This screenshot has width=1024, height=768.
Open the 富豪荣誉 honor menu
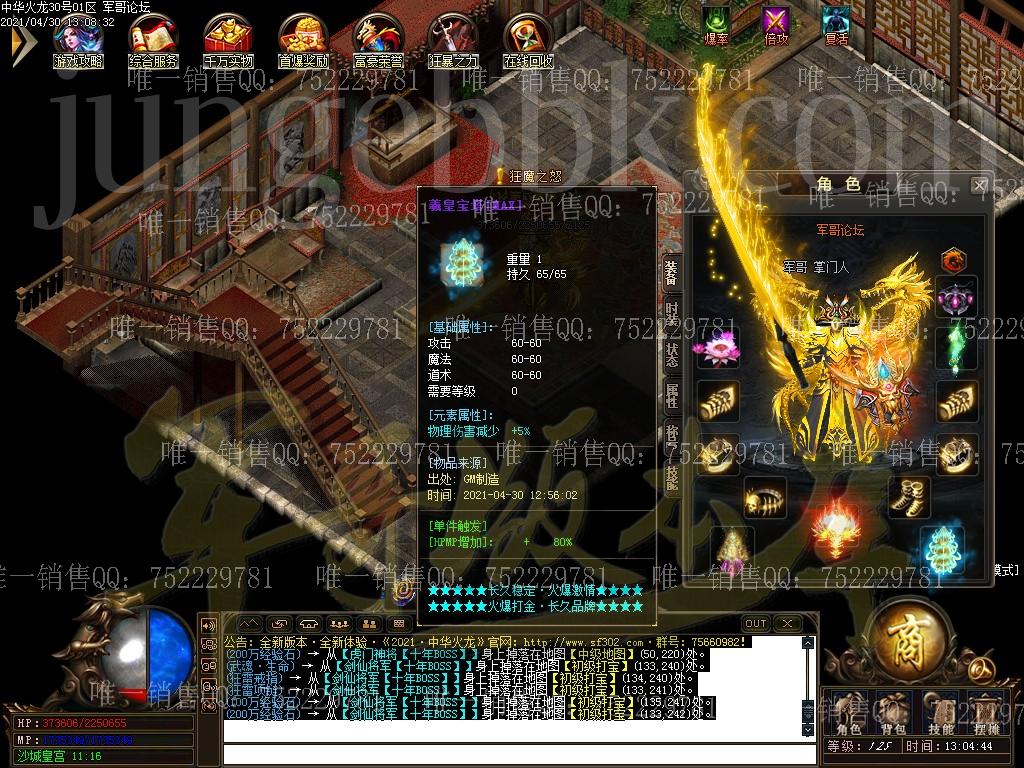(378, 38)
